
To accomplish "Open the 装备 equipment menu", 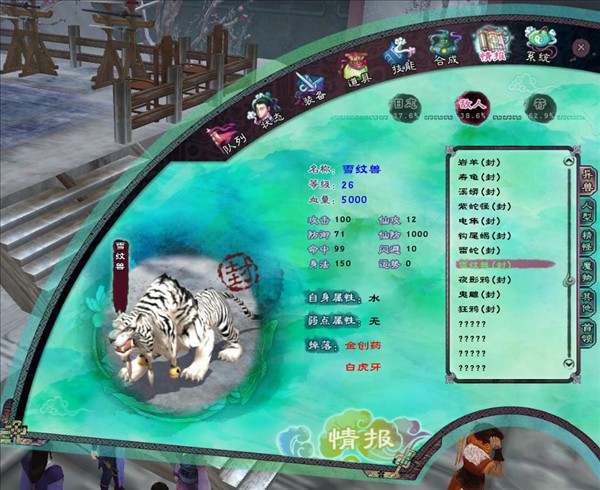I will pyautogui.click(x=308, y=88).
